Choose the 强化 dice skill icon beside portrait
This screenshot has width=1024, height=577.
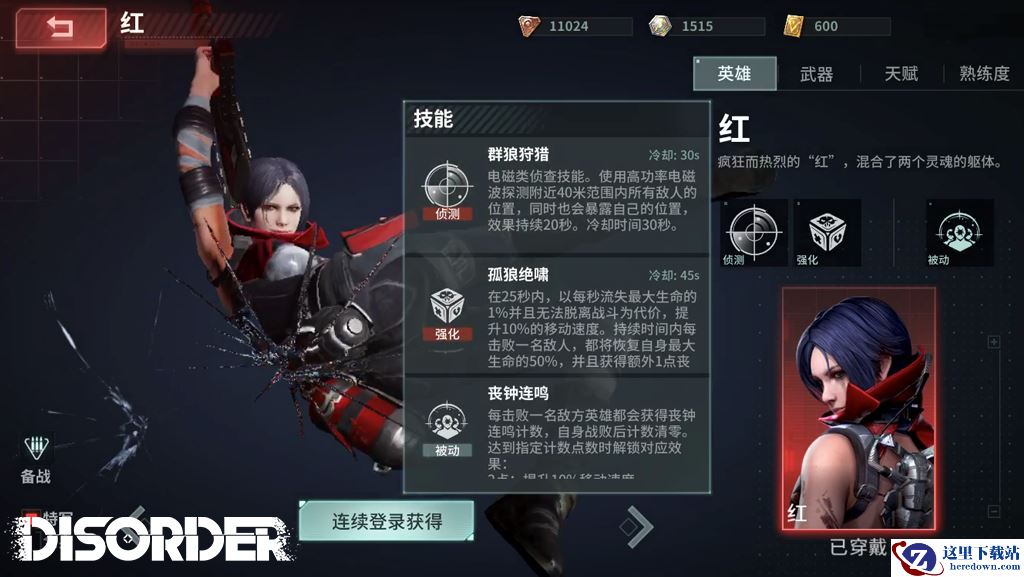click(827, 231)
